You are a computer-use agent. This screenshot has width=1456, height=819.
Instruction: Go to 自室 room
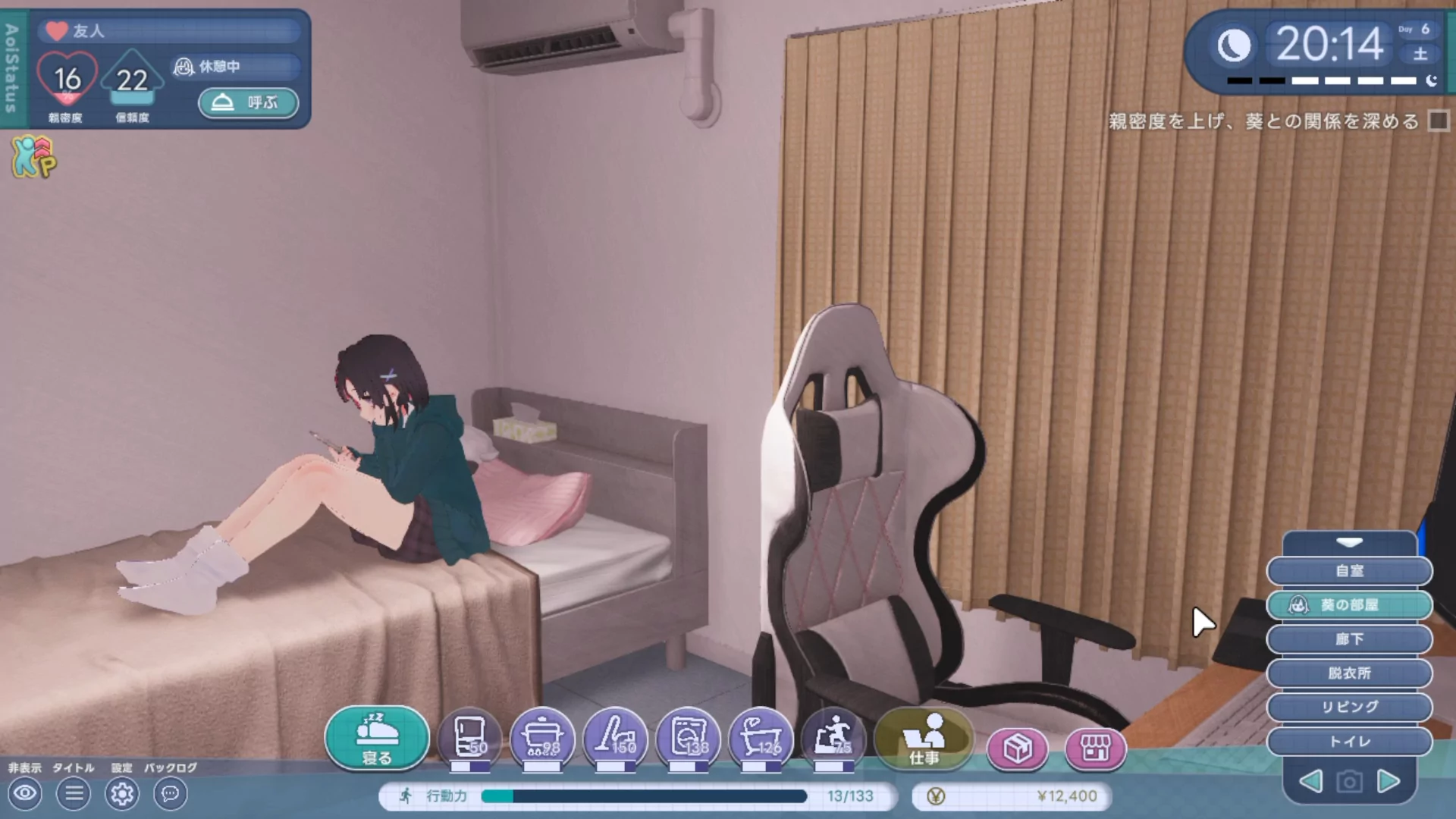pos(1349,571)
